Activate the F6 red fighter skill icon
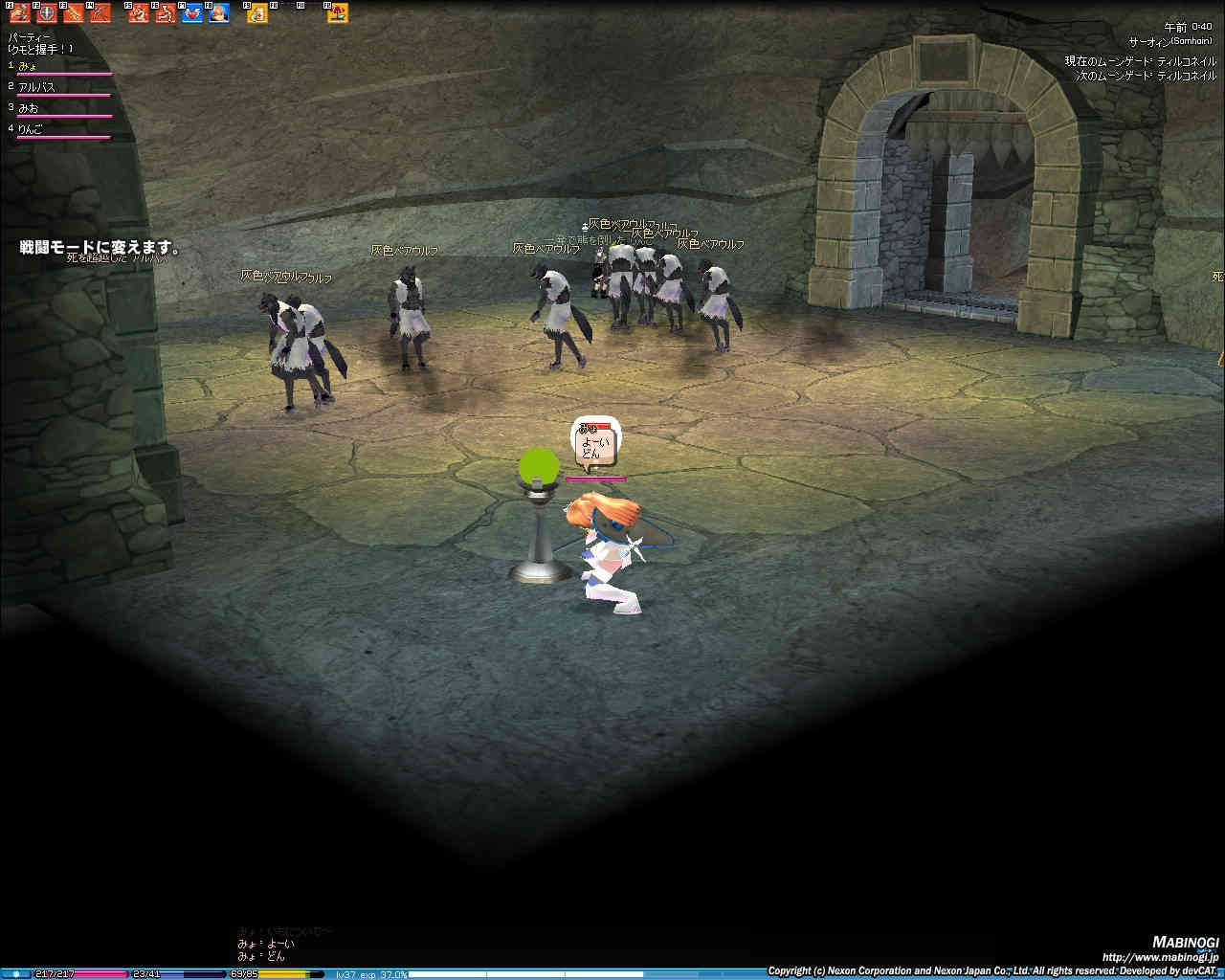 (166, 13)
